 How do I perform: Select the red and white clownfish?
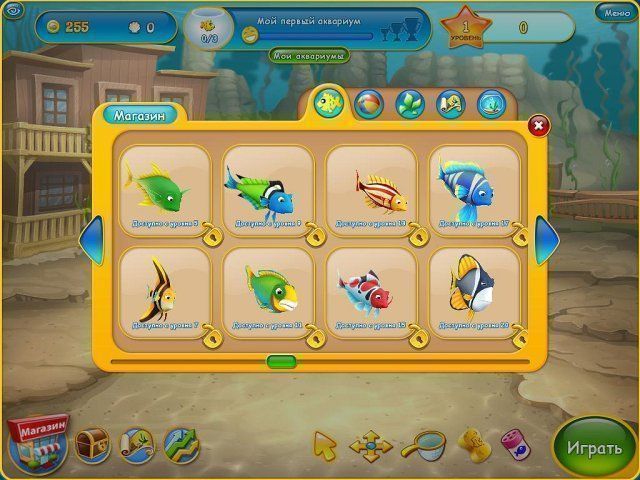(x=371, y=288)
